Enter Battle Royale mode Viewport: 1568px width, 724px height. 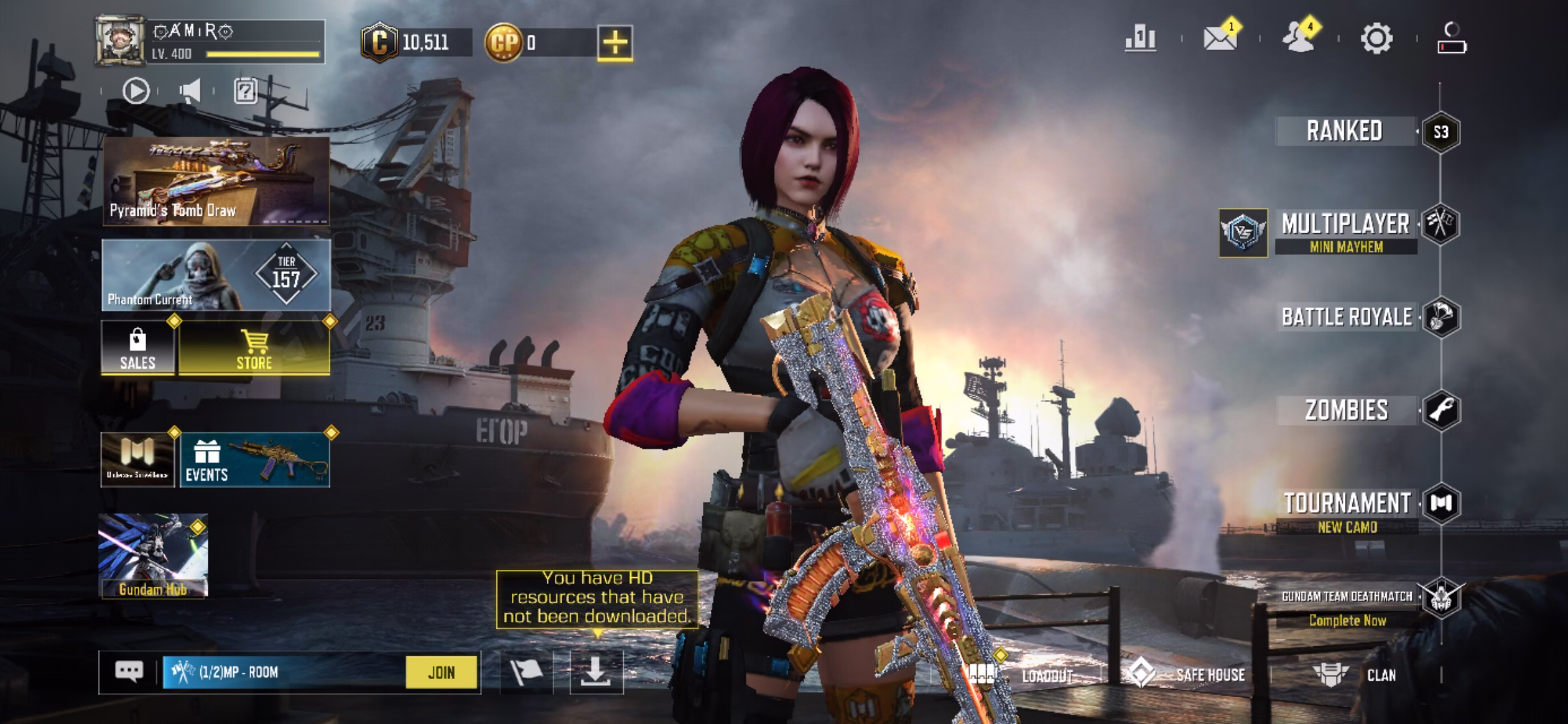[1347, 317]
